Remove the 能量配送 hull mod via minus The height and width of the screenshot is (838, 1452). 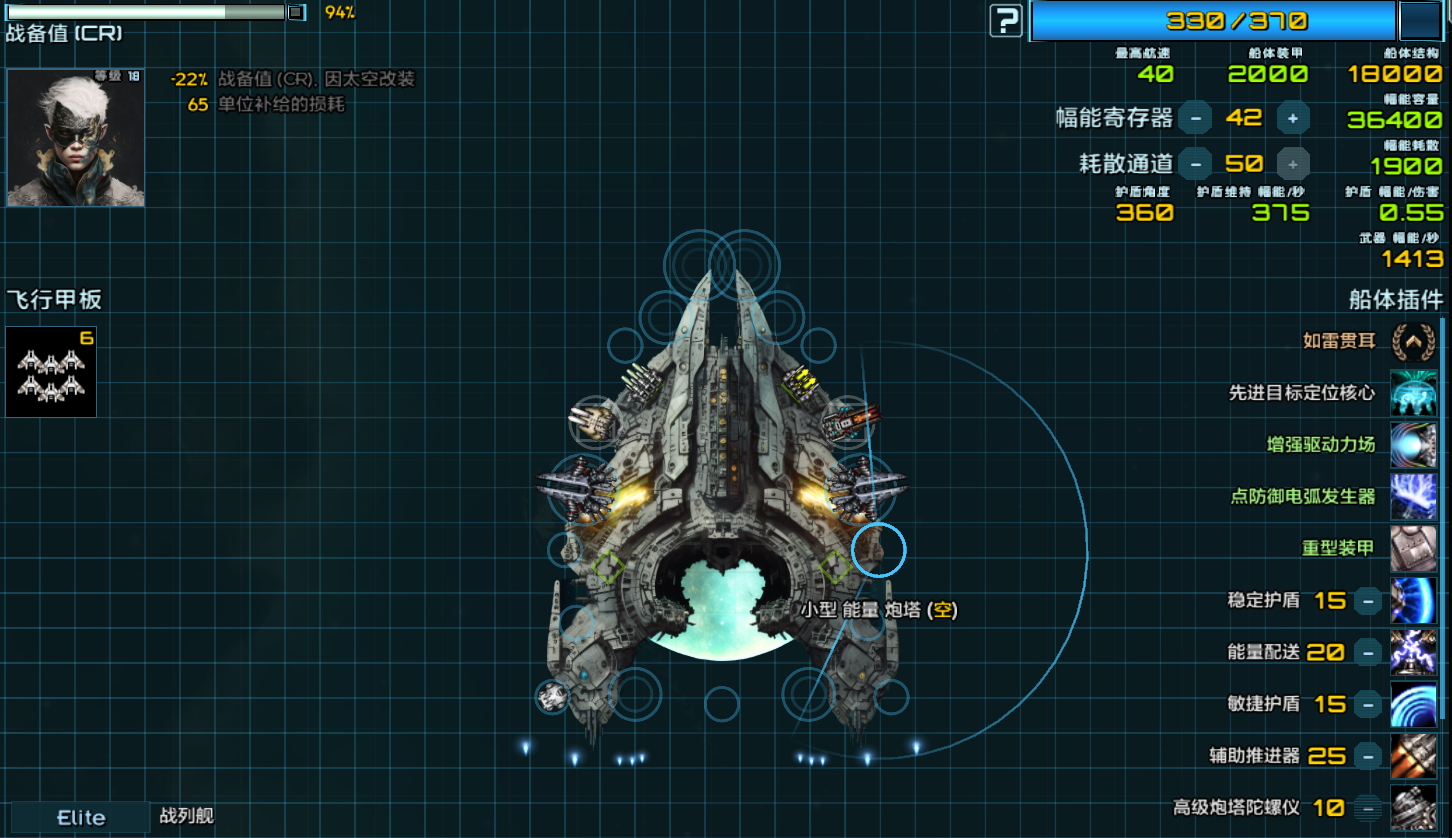click(x=1368, y=653)
